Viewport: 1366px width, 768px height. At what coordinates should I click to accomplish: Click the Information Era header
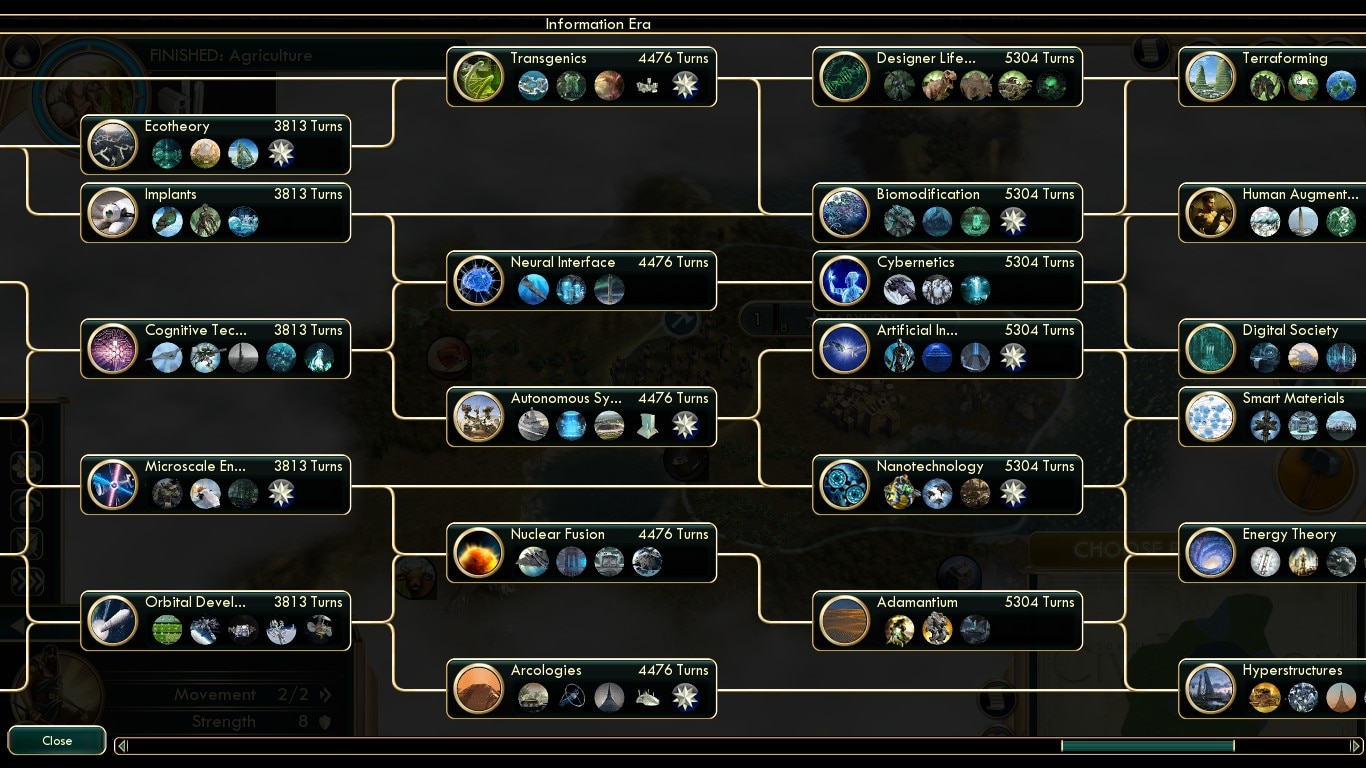pyautogui.click(x=597, y=24)
